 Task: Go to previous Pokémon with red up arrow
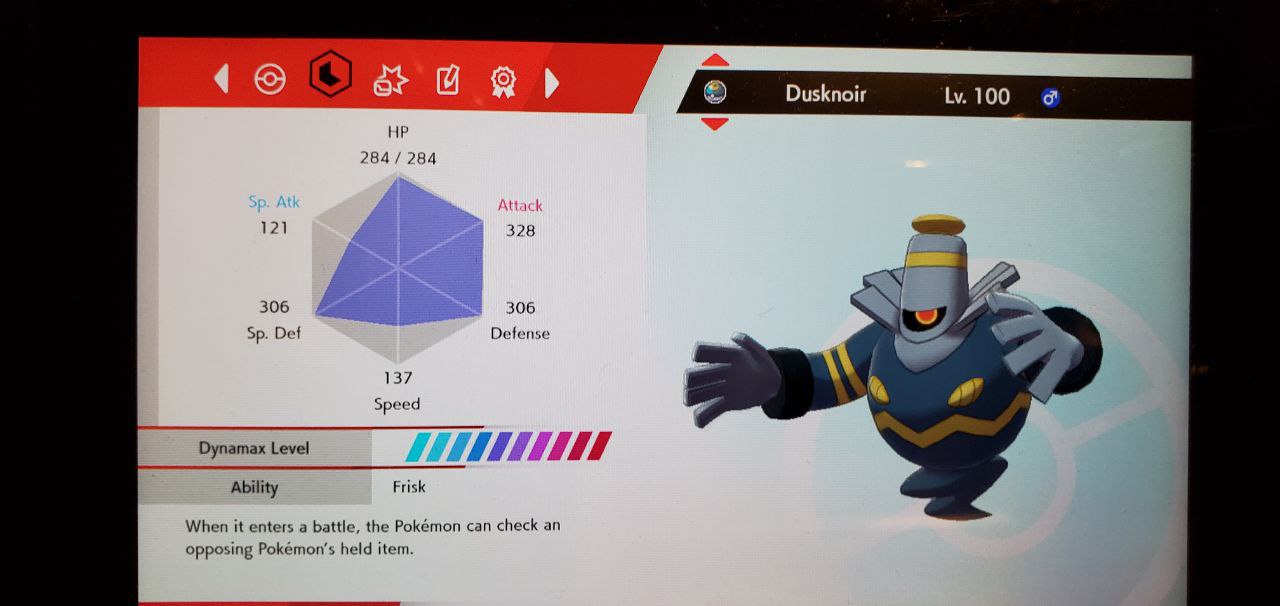pos(715,62)
